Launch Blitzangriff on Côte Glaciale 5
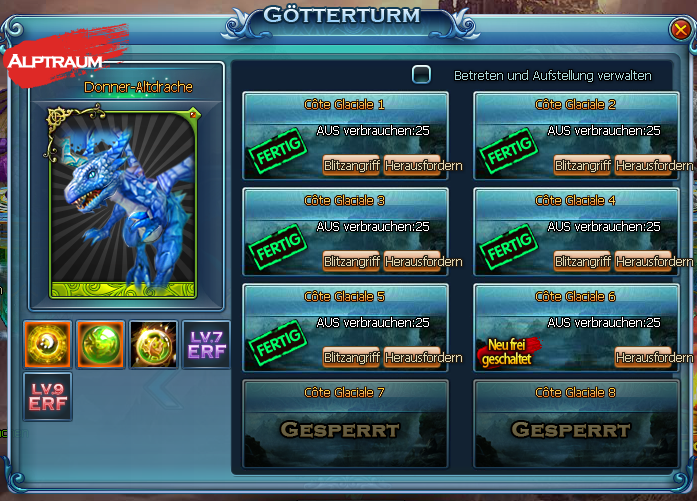This screenshot has height=501, width=697. click(351, 357)
